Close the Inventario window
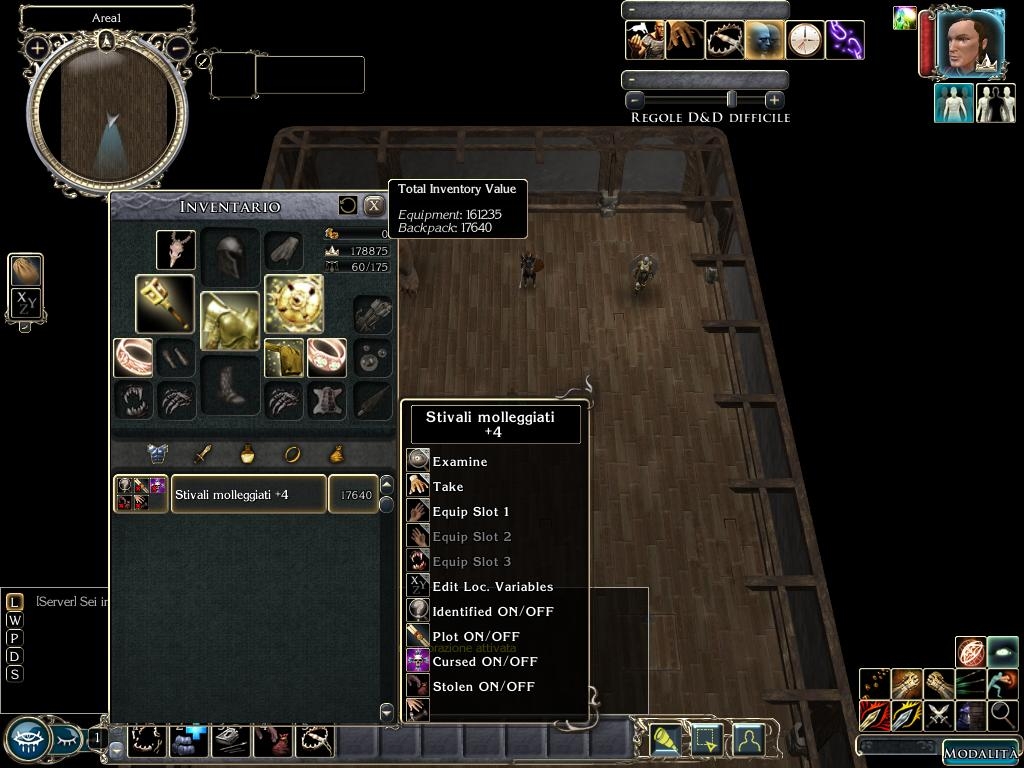The image size is (1024, 768). [374, 205]
